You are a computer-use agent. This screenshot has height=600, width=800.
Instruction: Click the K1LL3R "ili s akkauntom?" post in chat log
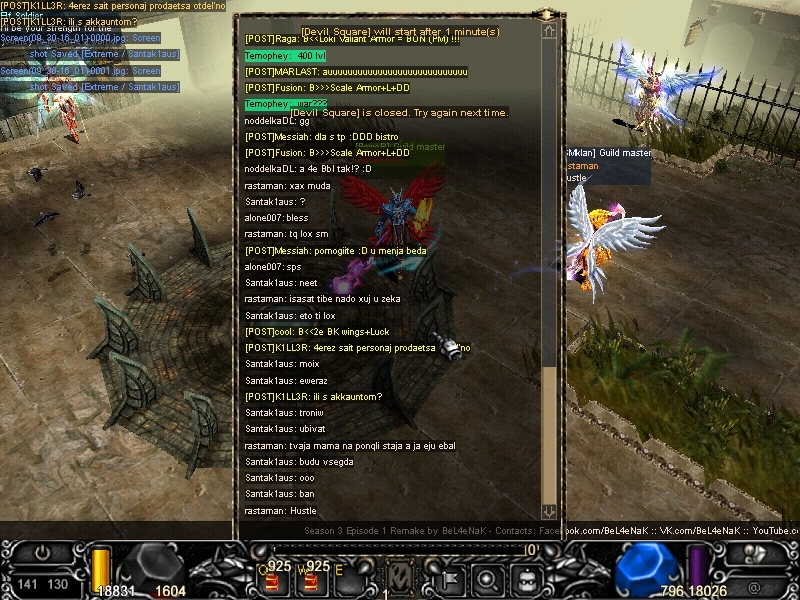(314, 397)
